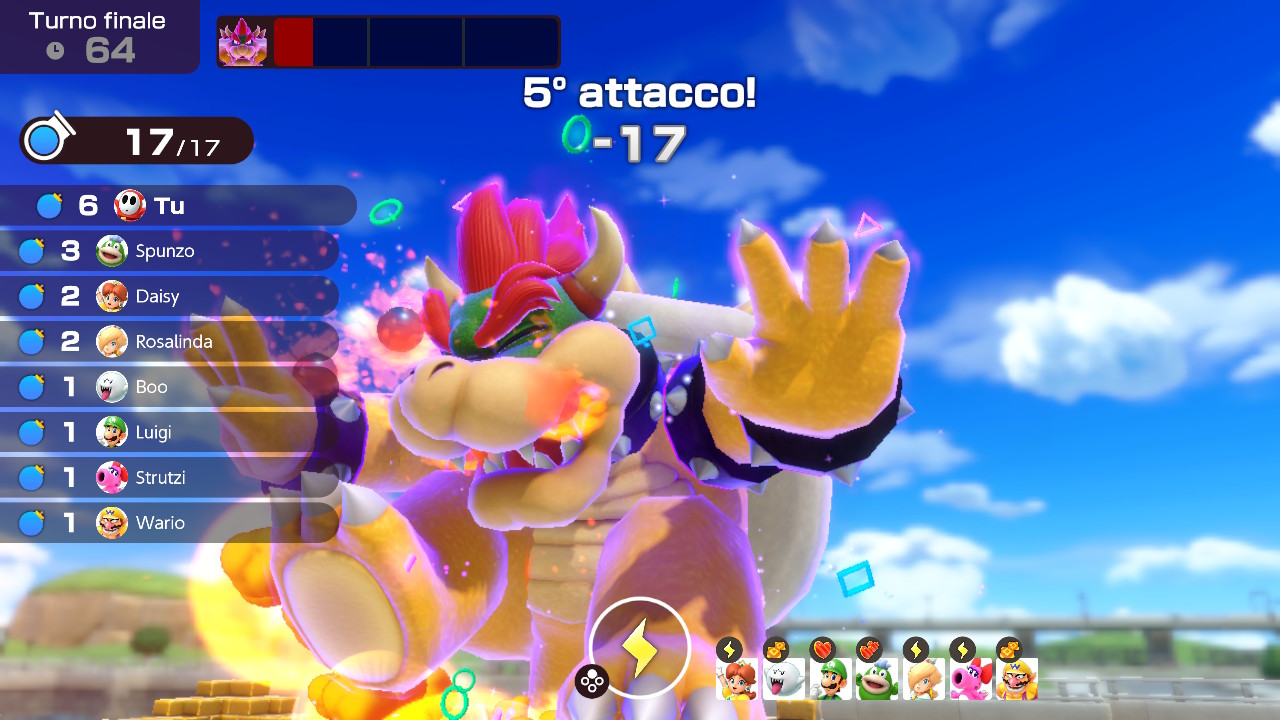
Task: Select the Spunzo portrait in the bottom row
Action: [x=876, y=679]
